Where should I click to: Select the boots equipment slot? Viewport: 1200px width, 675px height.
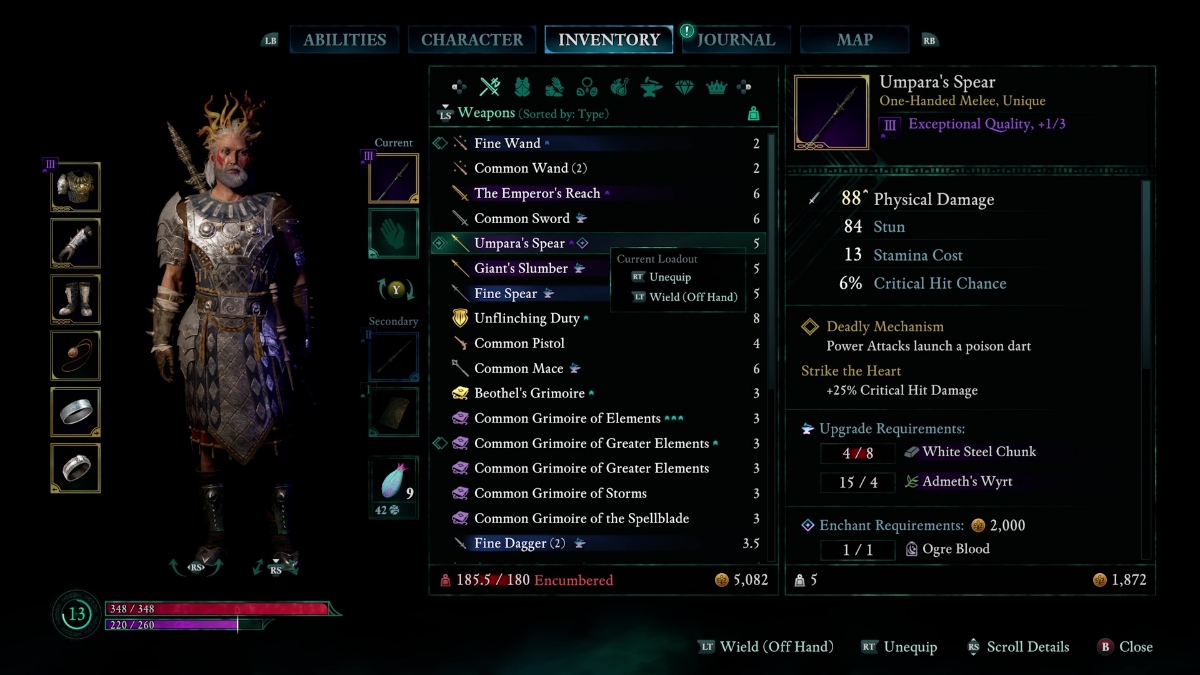click(76, 300)
